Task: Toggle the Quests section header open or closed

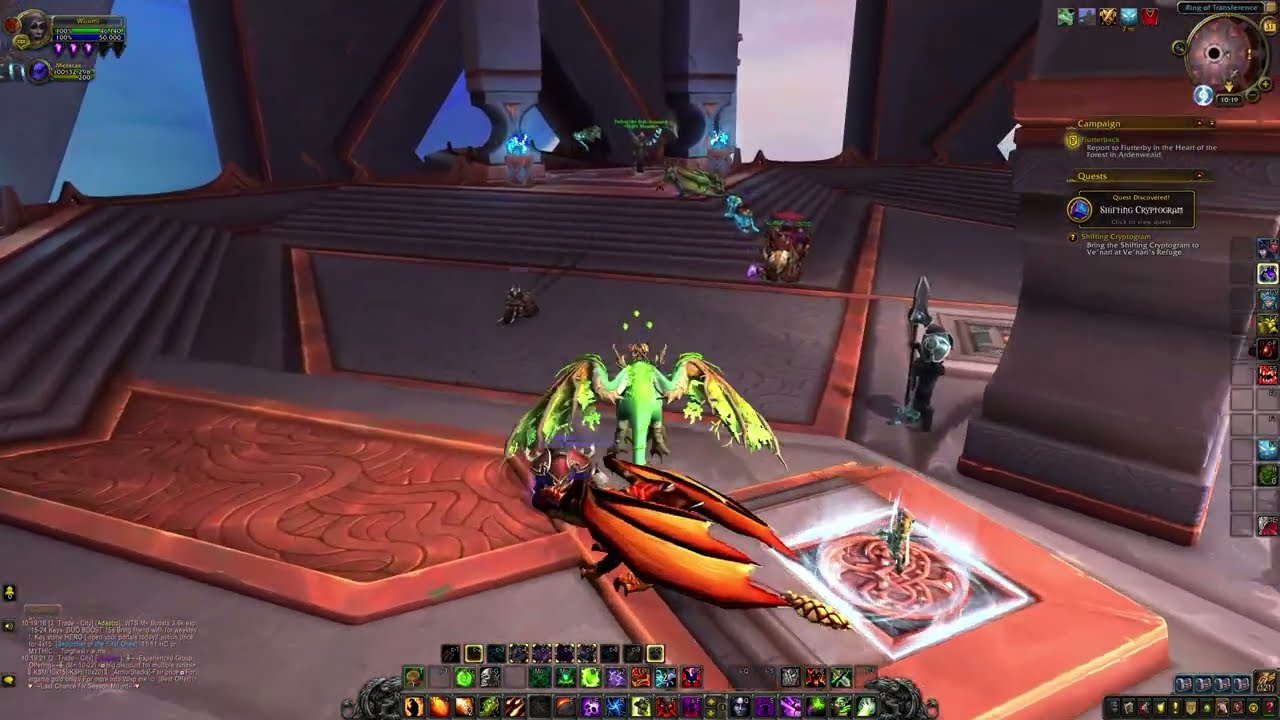Action: (x=1092, y=176)
